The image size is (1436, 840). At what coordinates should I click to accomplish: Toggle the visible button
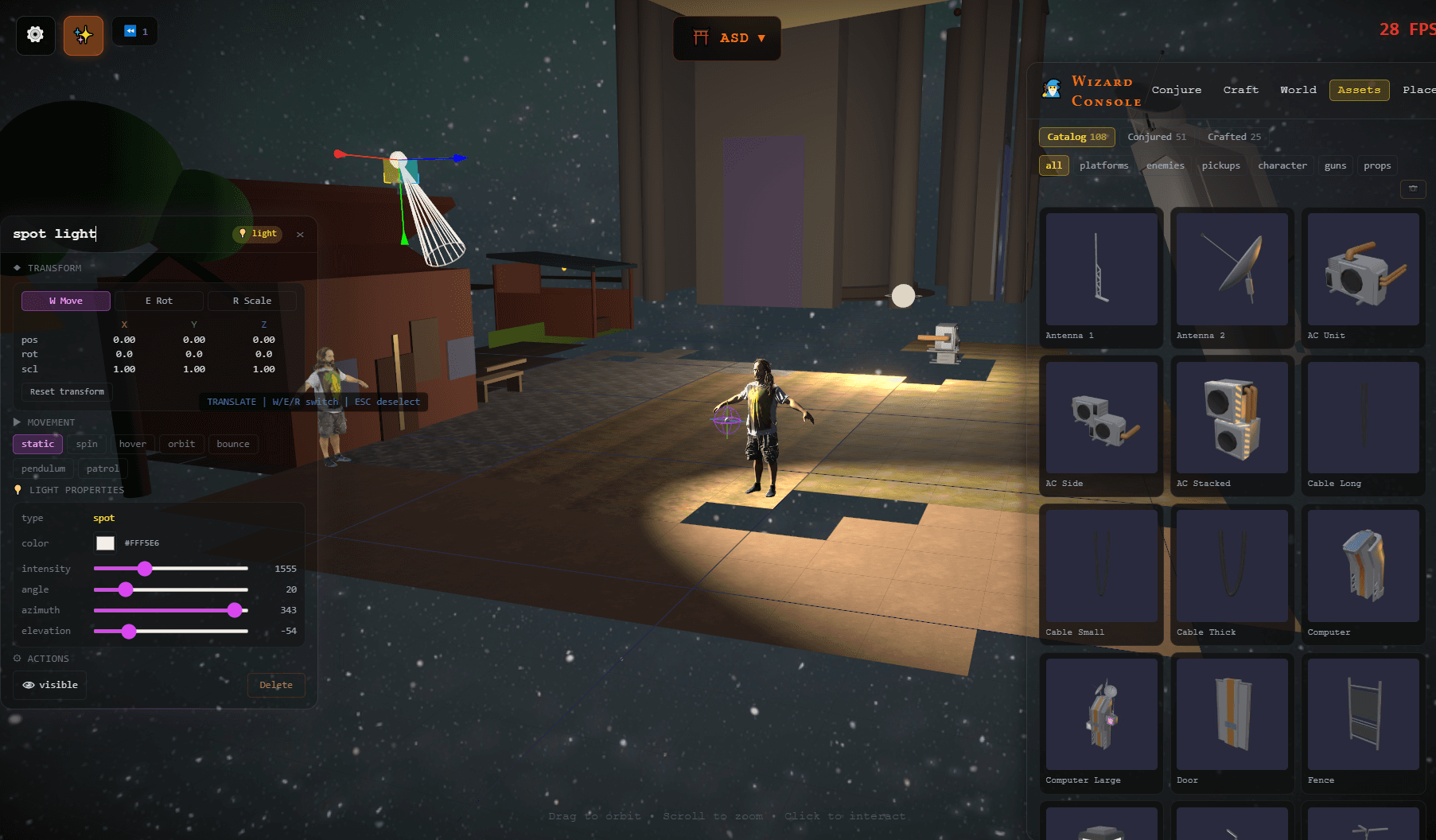[x=50, y=685]
